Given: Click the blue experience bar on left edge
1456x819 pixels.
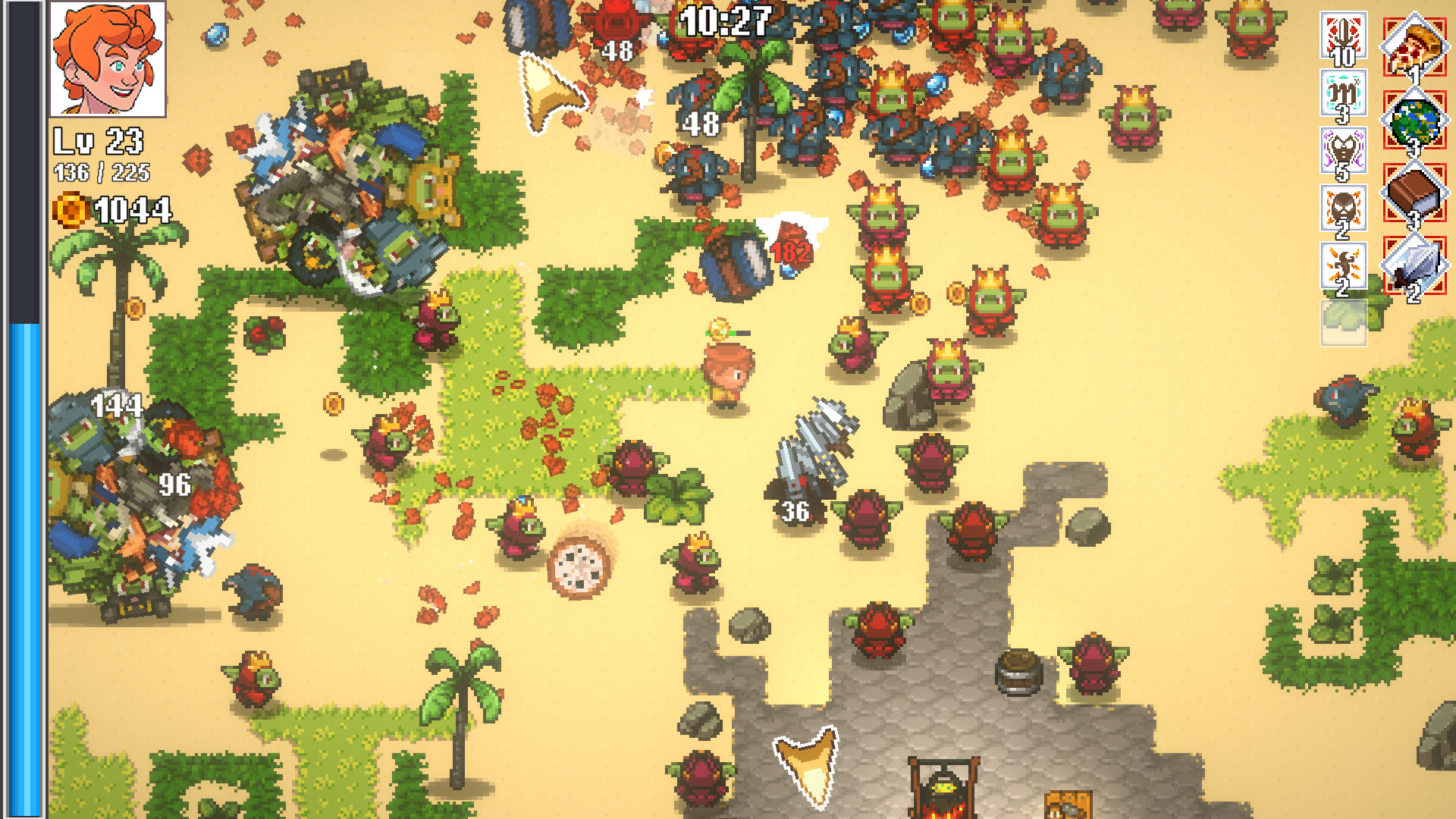Looking at the screenshot, I should [24, 569].
